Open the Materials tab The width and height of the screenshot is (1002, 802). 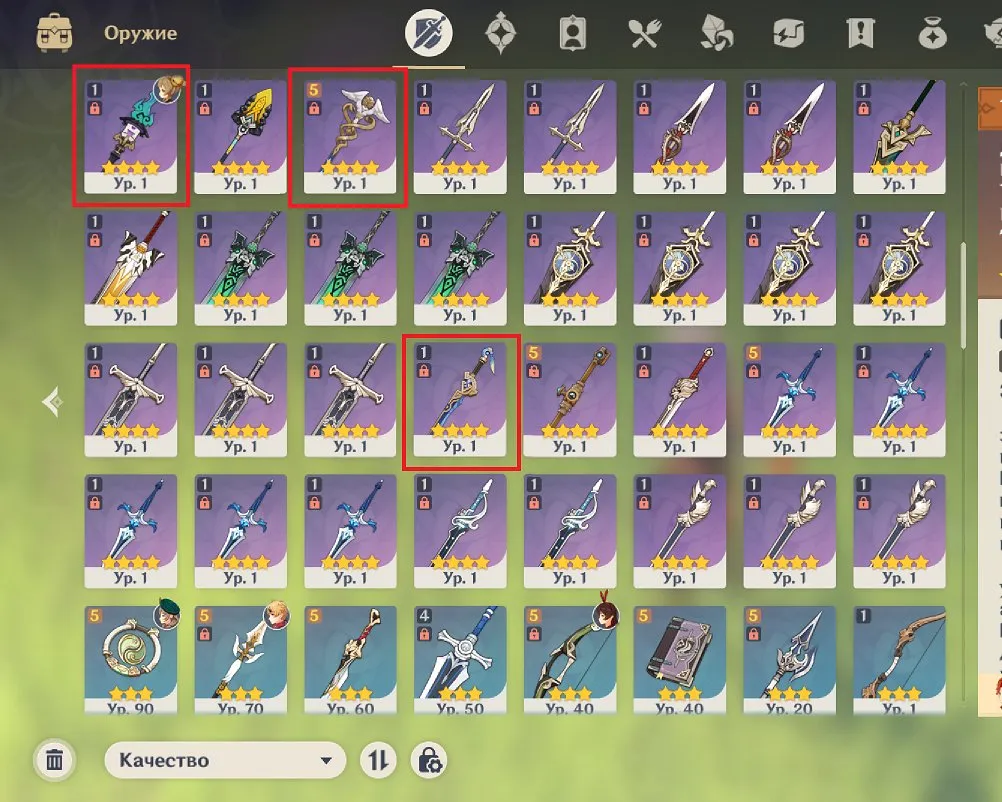pos(716,34)
